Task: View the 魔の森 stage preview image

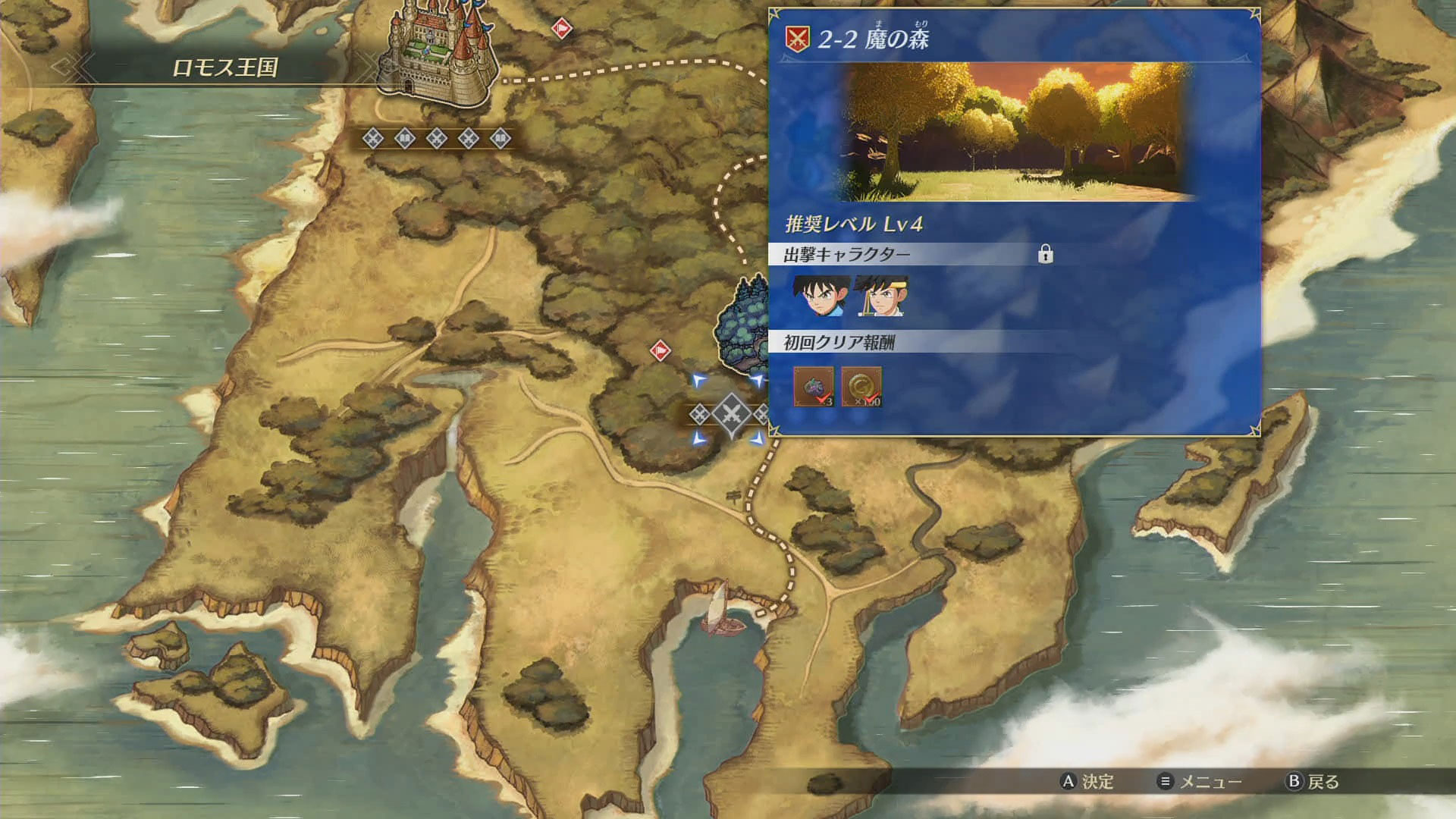Action: tap(1016, 132)
